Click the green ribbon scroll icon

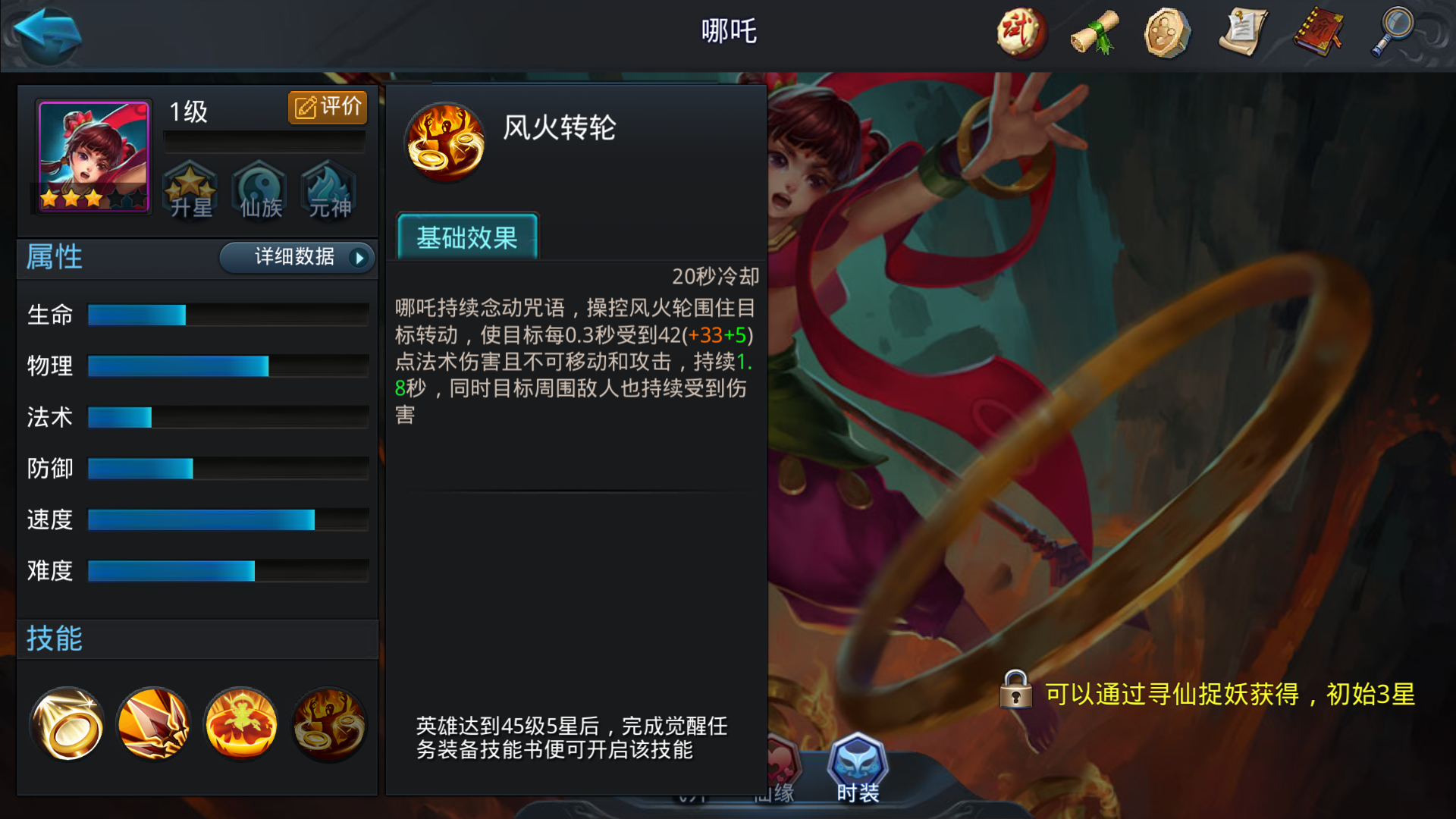[1093, 33]
